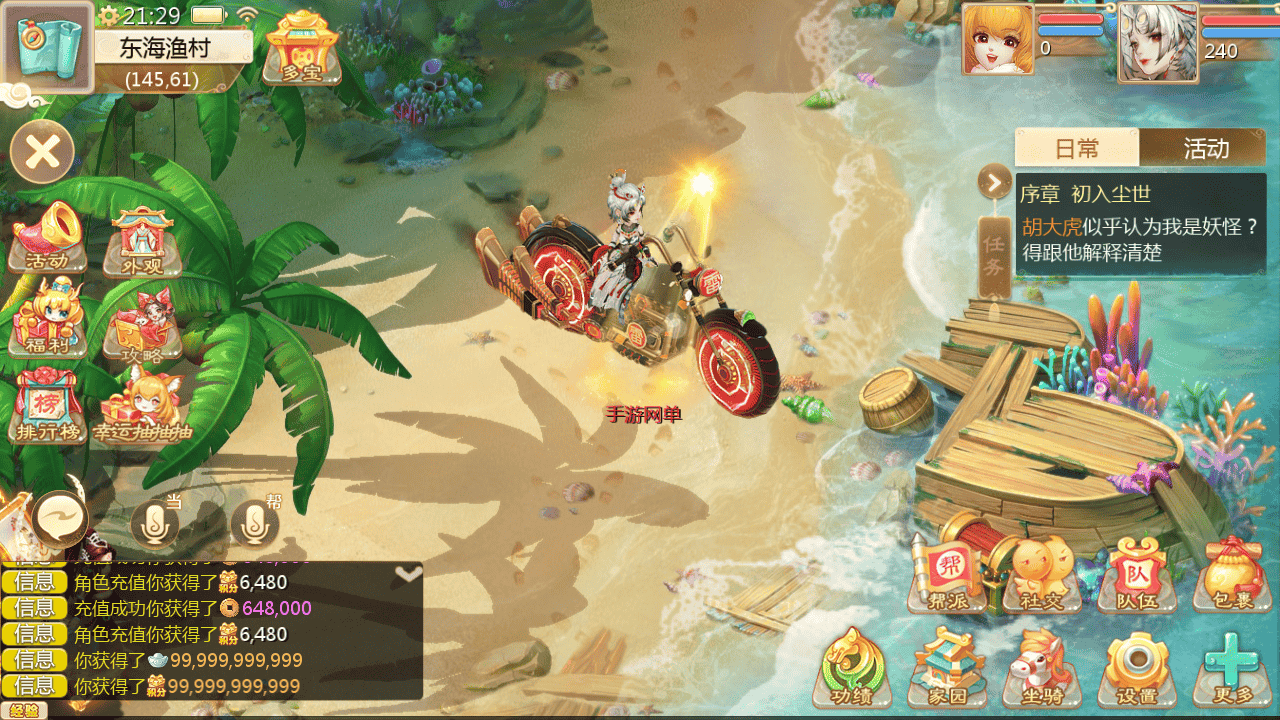Open the 帮派 guild menu

click(945, 574)
